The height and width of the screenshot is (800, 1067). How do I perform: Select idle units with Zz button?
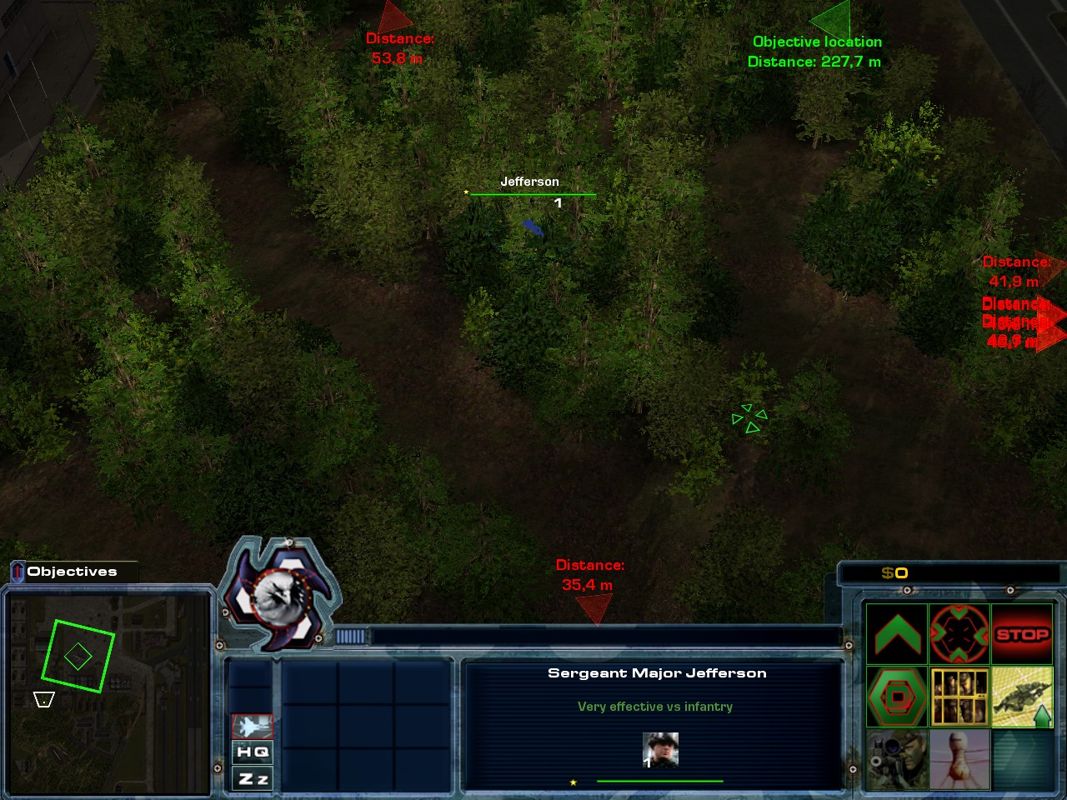pos(252,777)
